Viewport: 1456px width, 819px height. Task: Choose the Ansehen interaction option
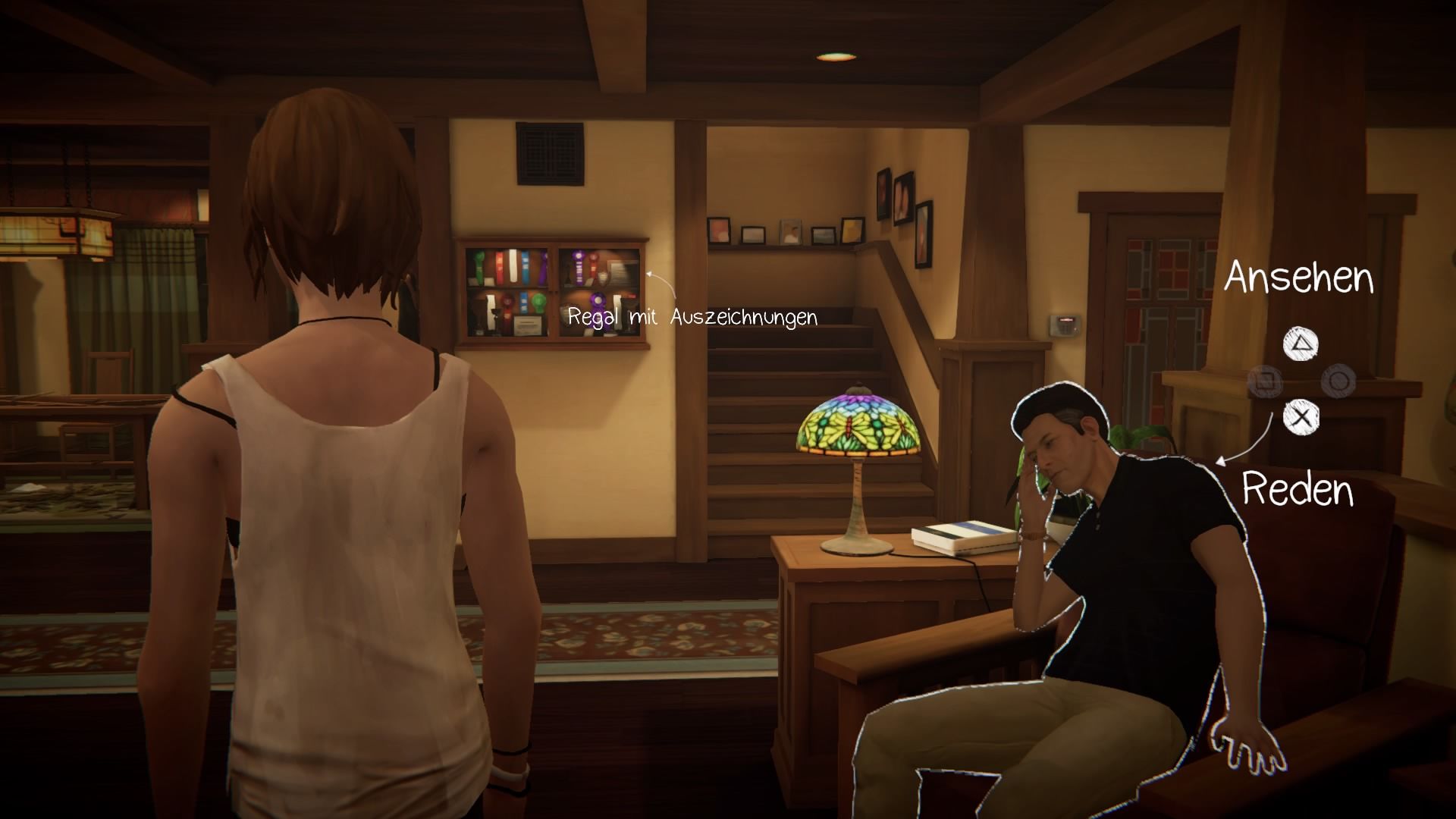tap(1298, 278)
